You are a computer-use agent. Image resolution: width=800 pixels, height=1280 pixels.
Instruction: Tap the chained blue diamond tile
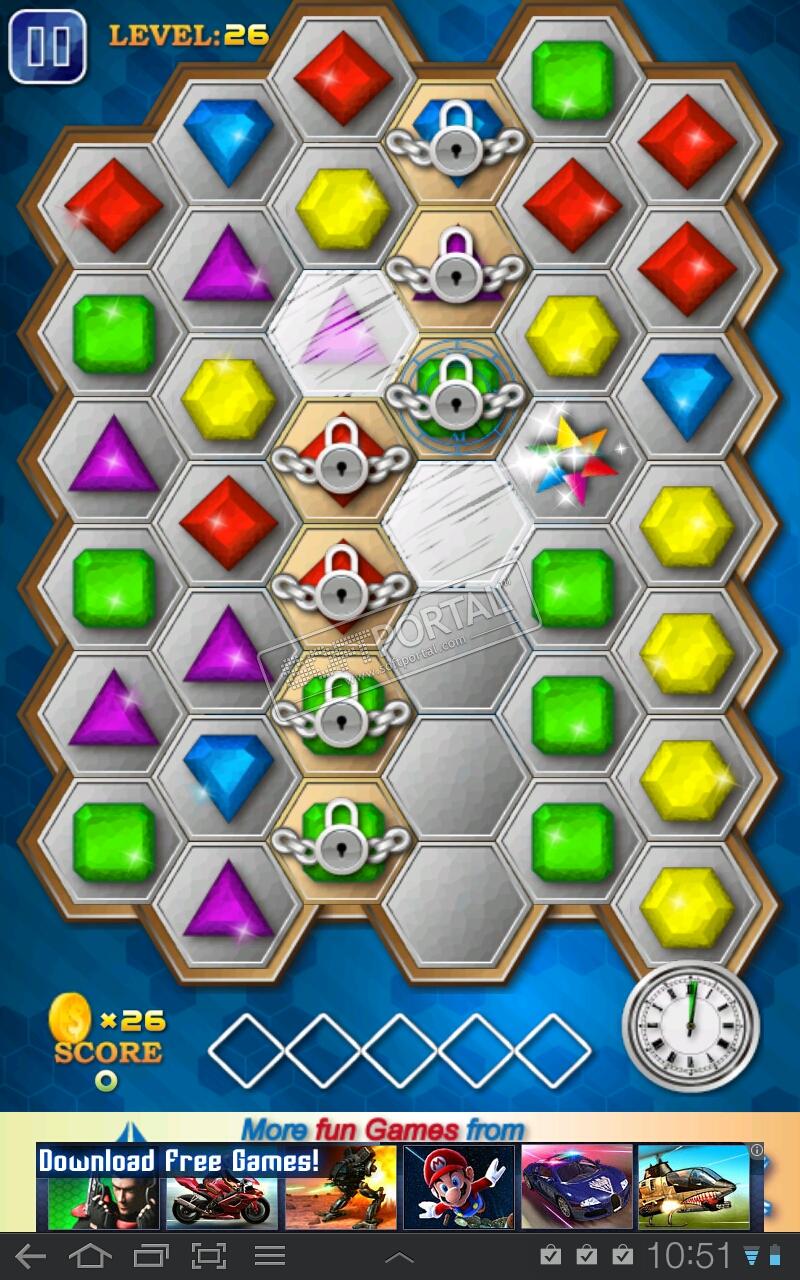pos(456,142)
